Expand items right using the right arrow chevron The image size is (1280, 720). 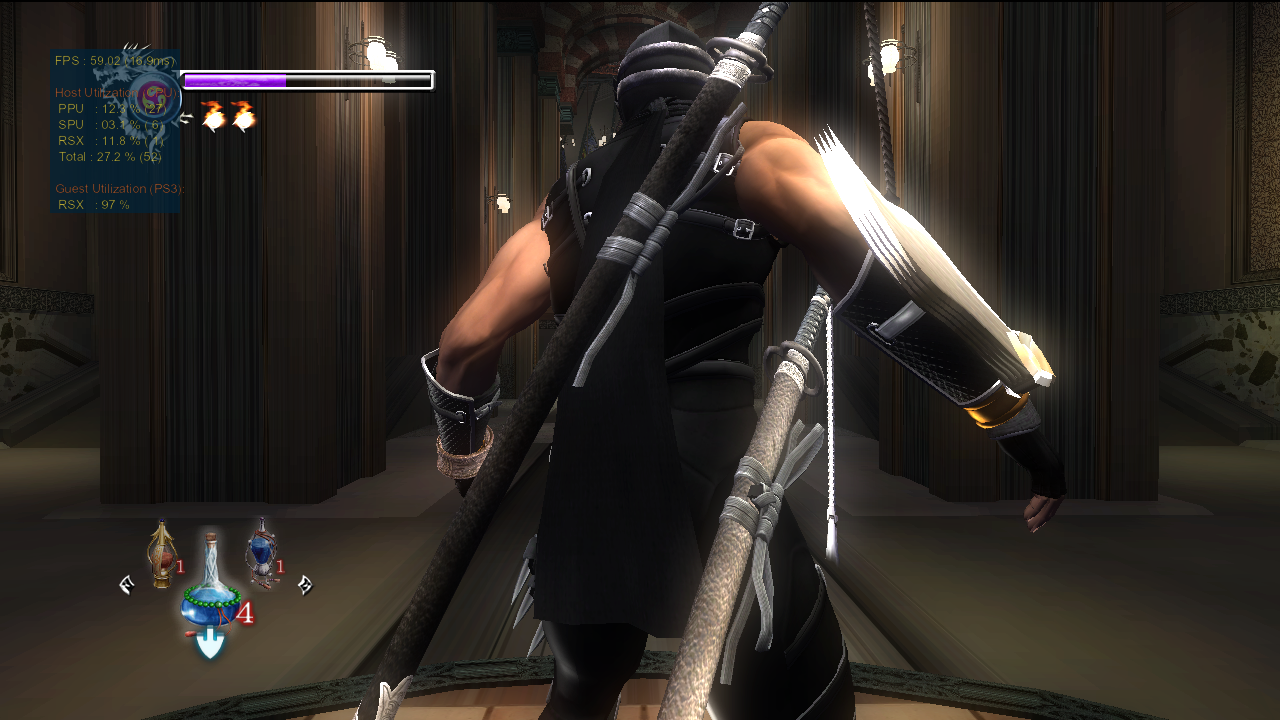click(306, 586)
